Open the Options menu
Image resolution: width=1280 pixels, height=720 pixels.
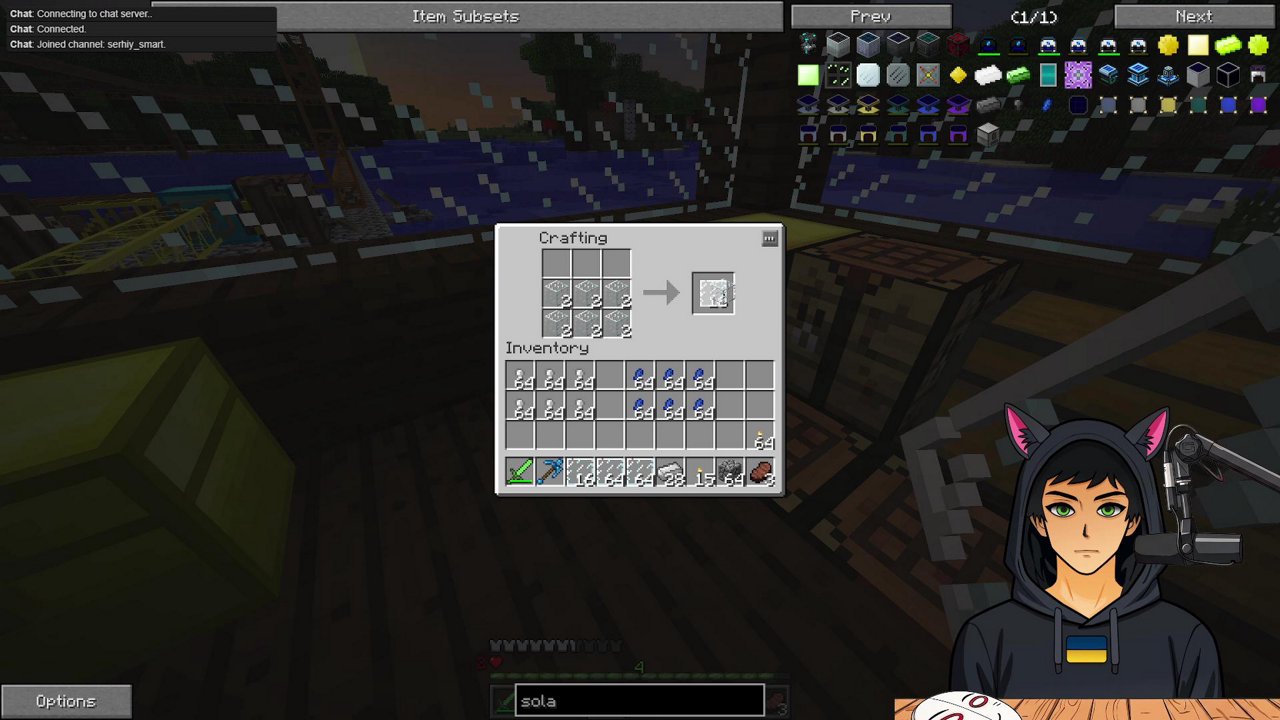click(66, 700)
